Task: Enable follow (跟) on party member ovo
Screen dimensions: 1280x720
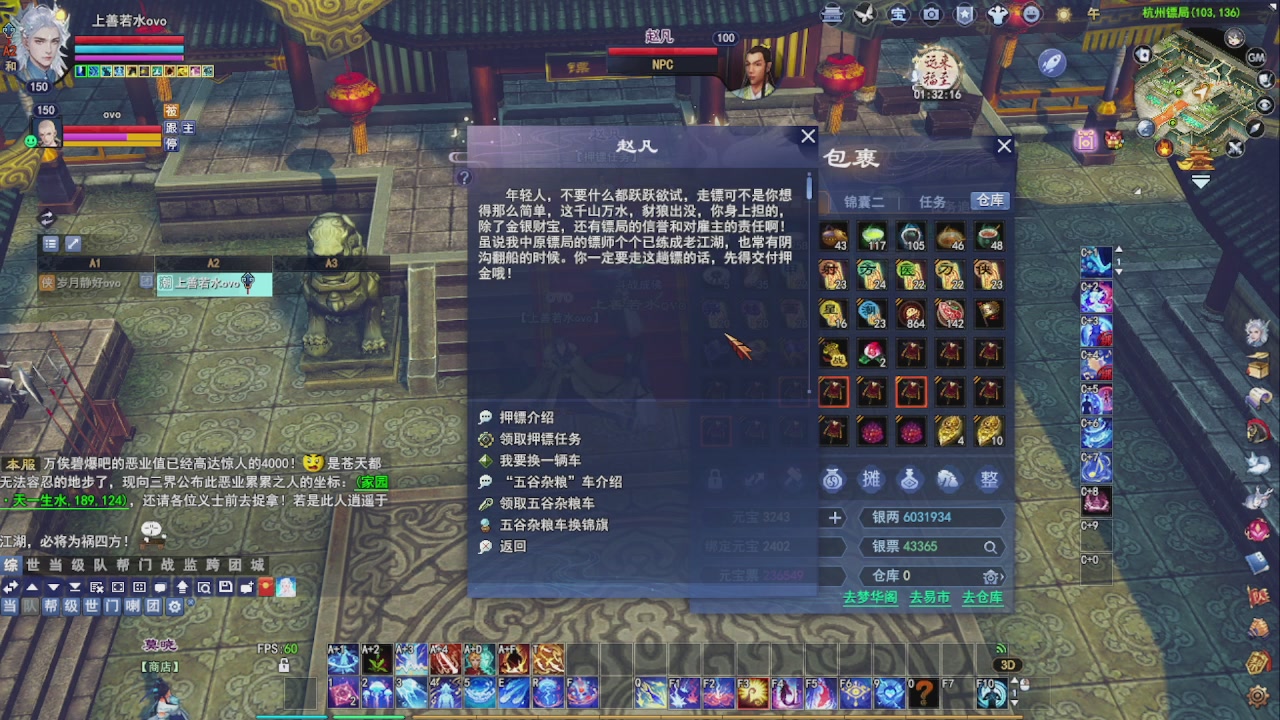Action: click(x=170, y=128)
